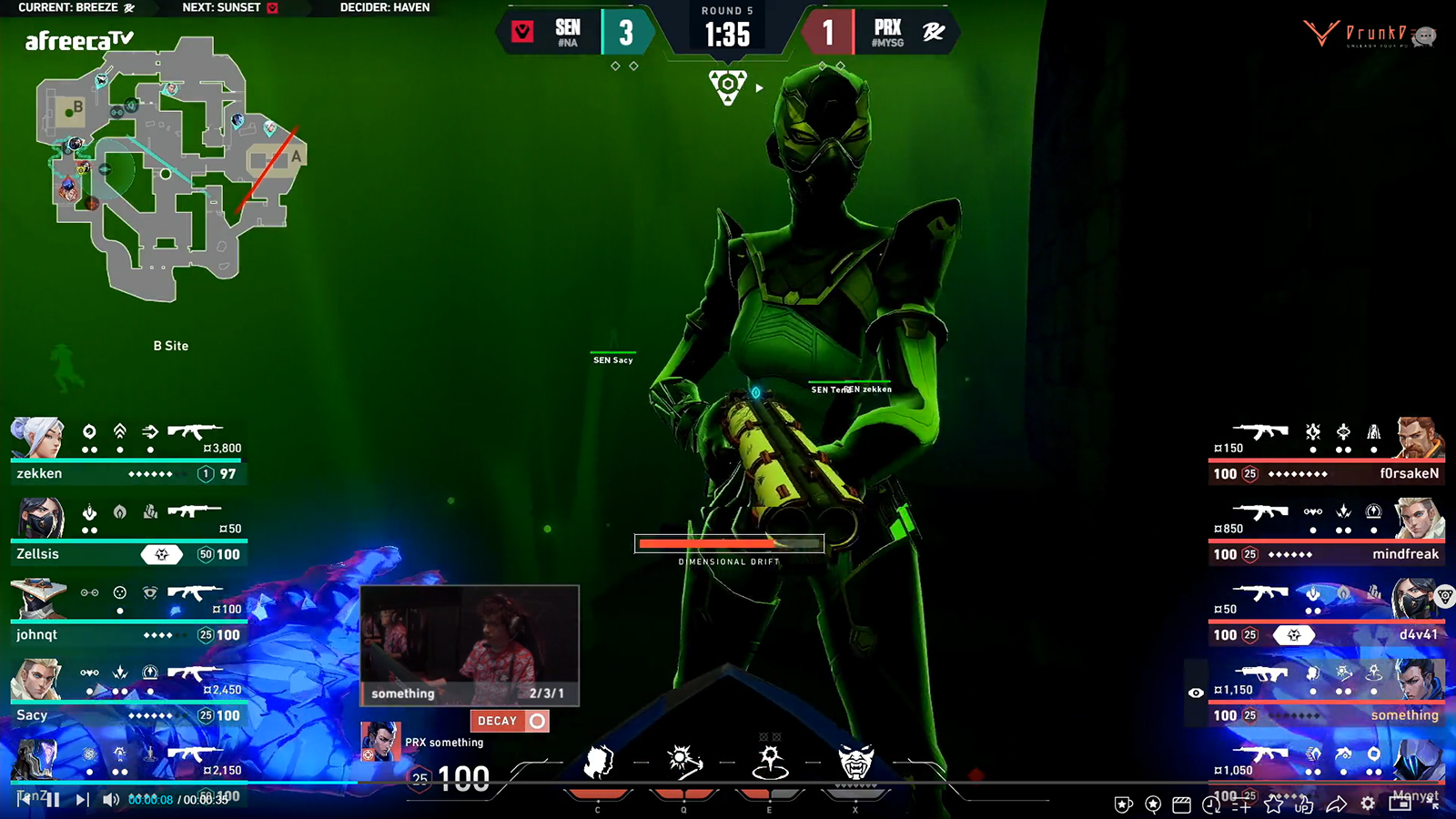Expand the arrow beside the ultimate orb indicator
1456x819 pixels.
(x=758, y=87)
